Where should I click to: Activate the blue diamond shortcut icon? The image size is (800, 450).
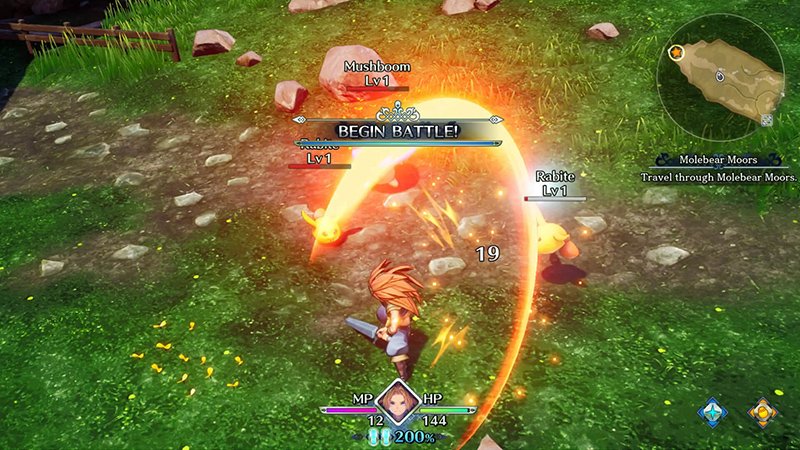click(712, 412)
